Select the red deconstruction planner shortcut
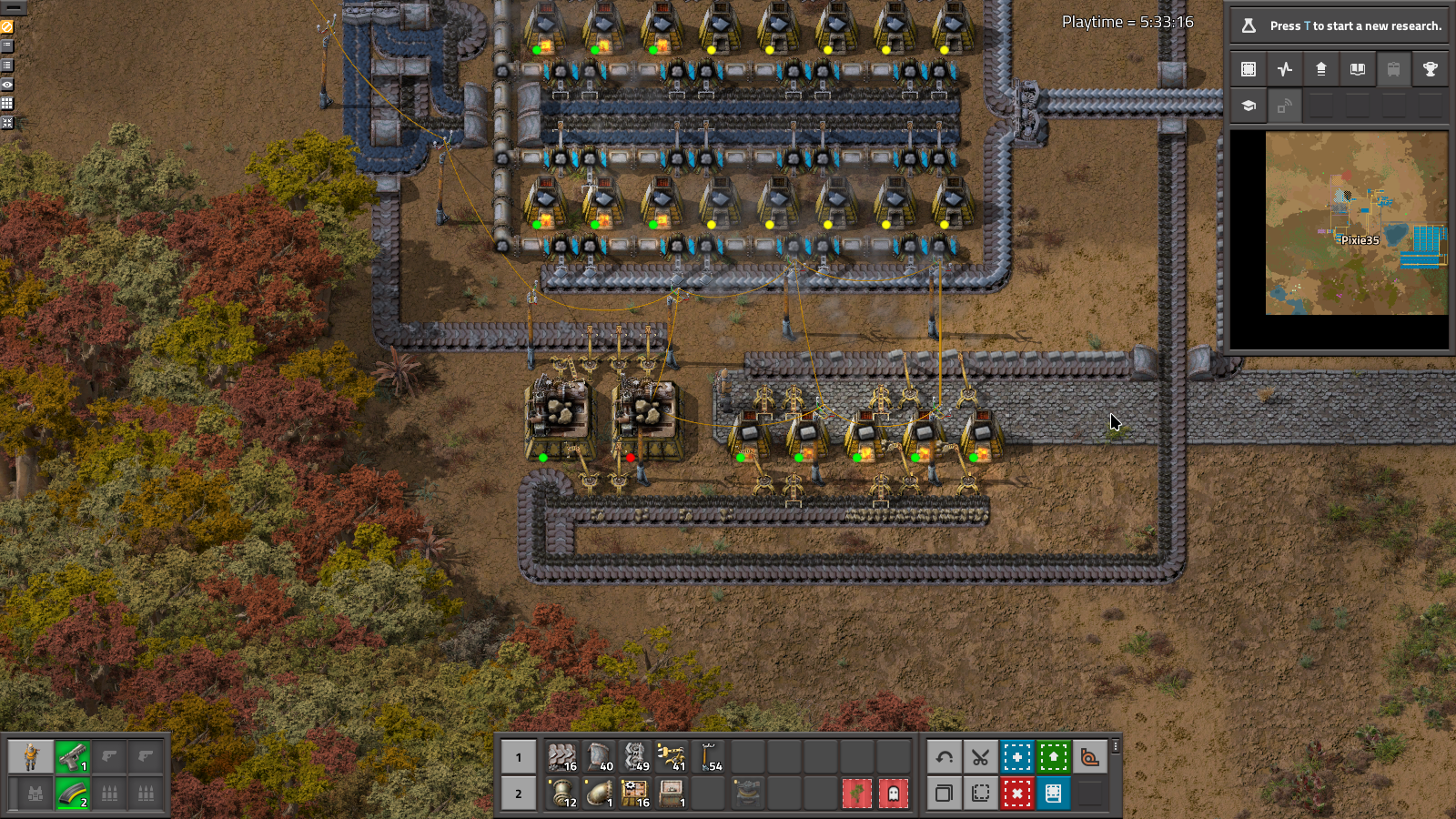The height and width of the screenshot is (819, 1456). pos(1016,794)
